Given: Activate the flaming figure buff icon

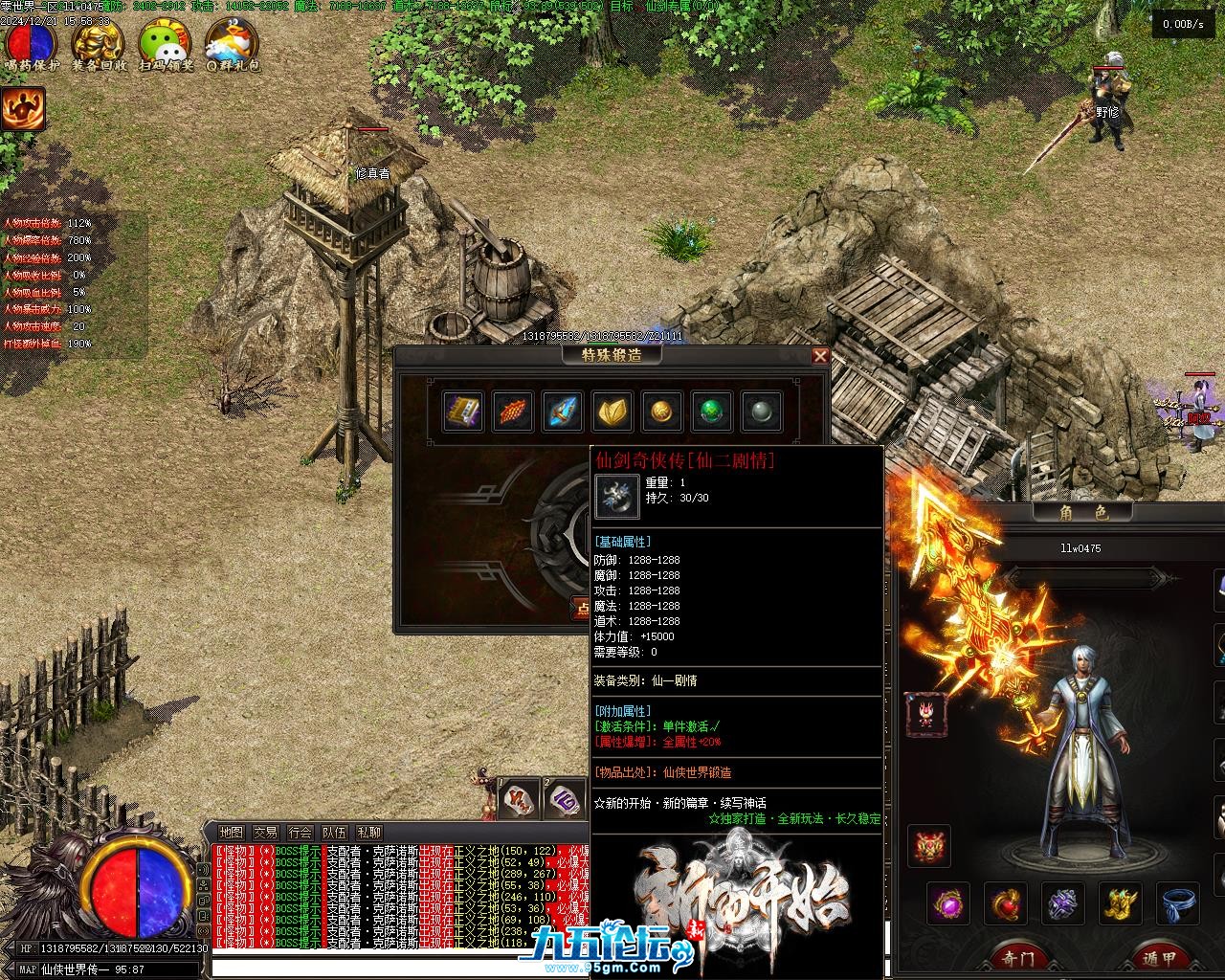Looking at the screenshot, I should pyautogui.click(x=23, y=109).
